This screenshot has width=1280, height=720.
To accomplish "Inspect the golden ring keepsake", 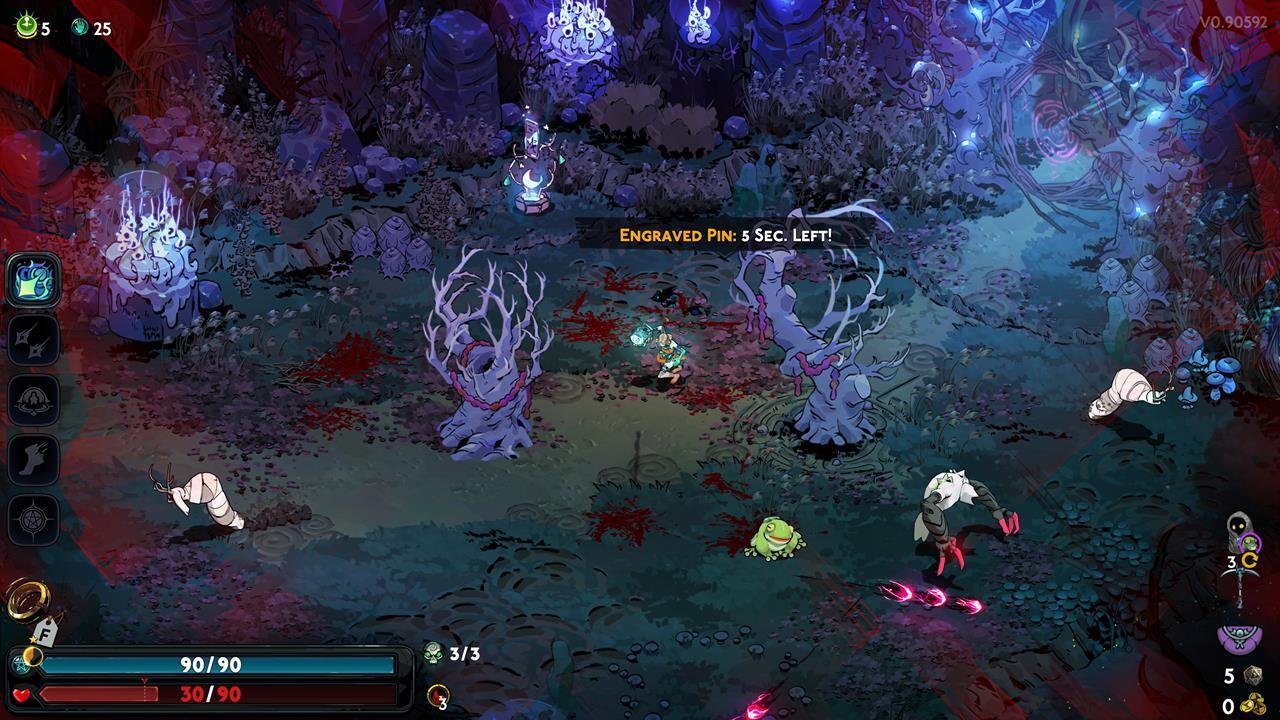I will 25,600.
